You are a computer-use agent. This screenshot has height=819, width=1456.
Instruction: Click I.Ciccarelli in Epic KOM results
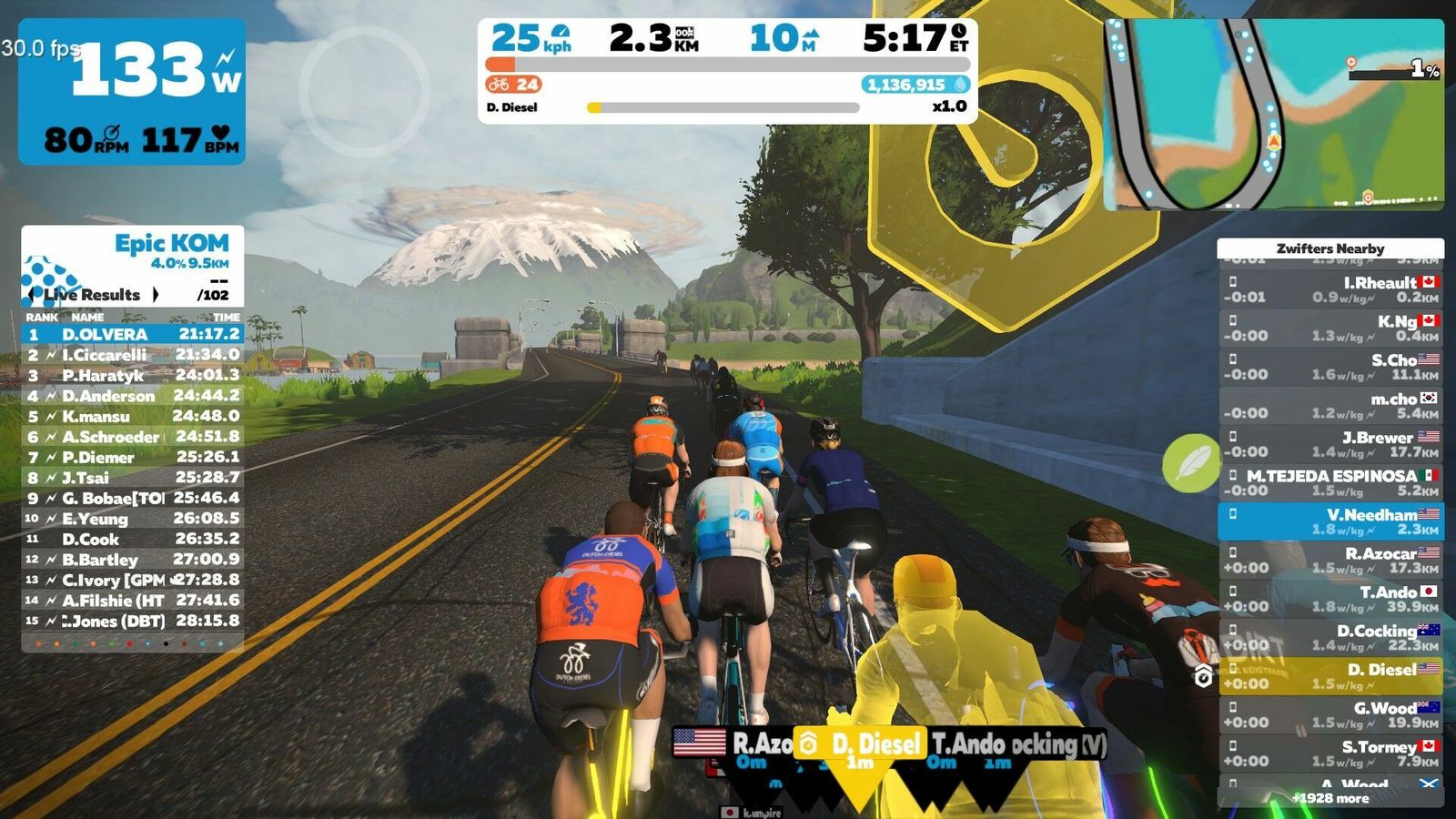pos(133,355)
